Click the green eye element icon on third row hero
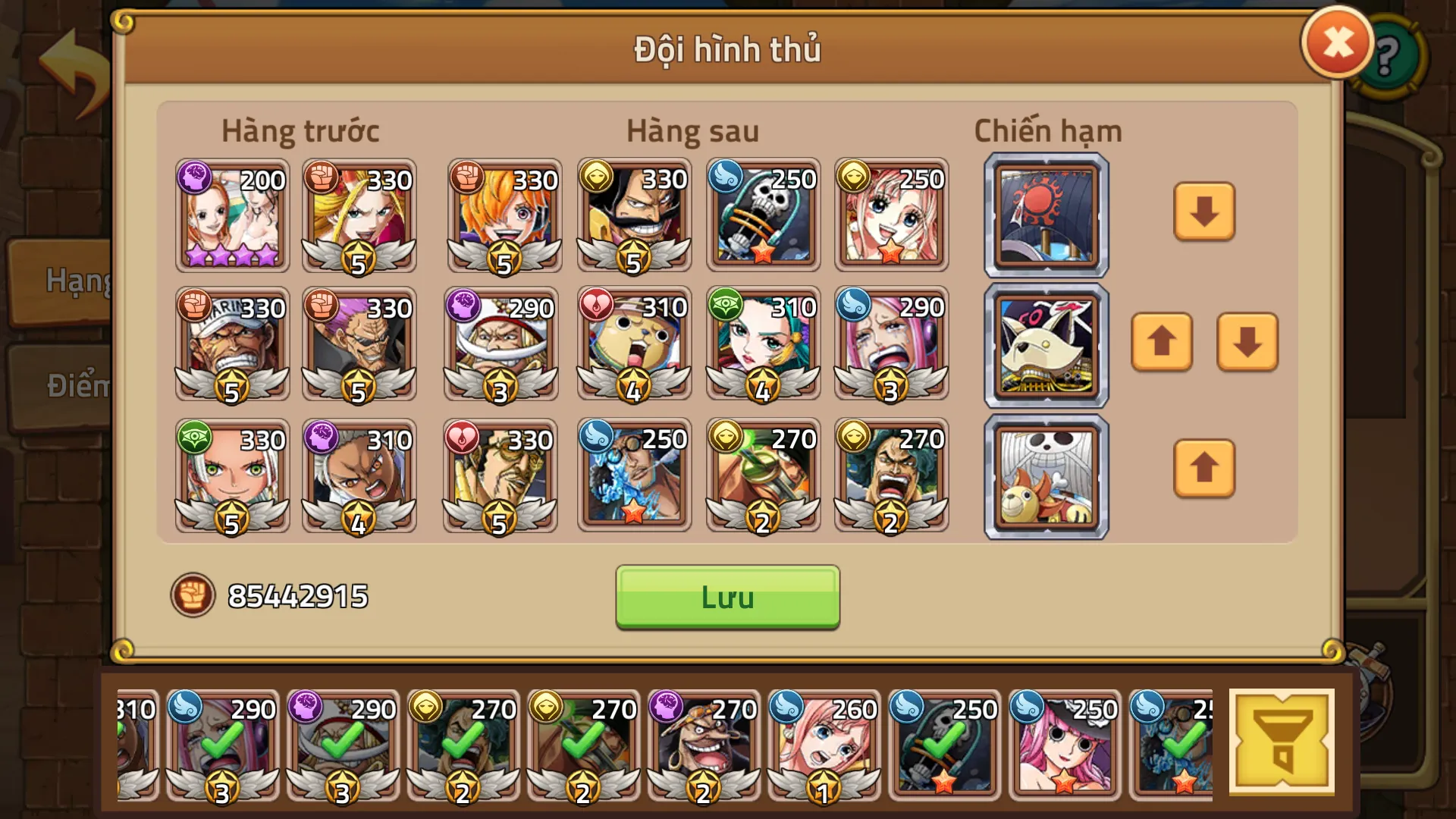This screenshot has width=1456, height=819. (196, 440)
